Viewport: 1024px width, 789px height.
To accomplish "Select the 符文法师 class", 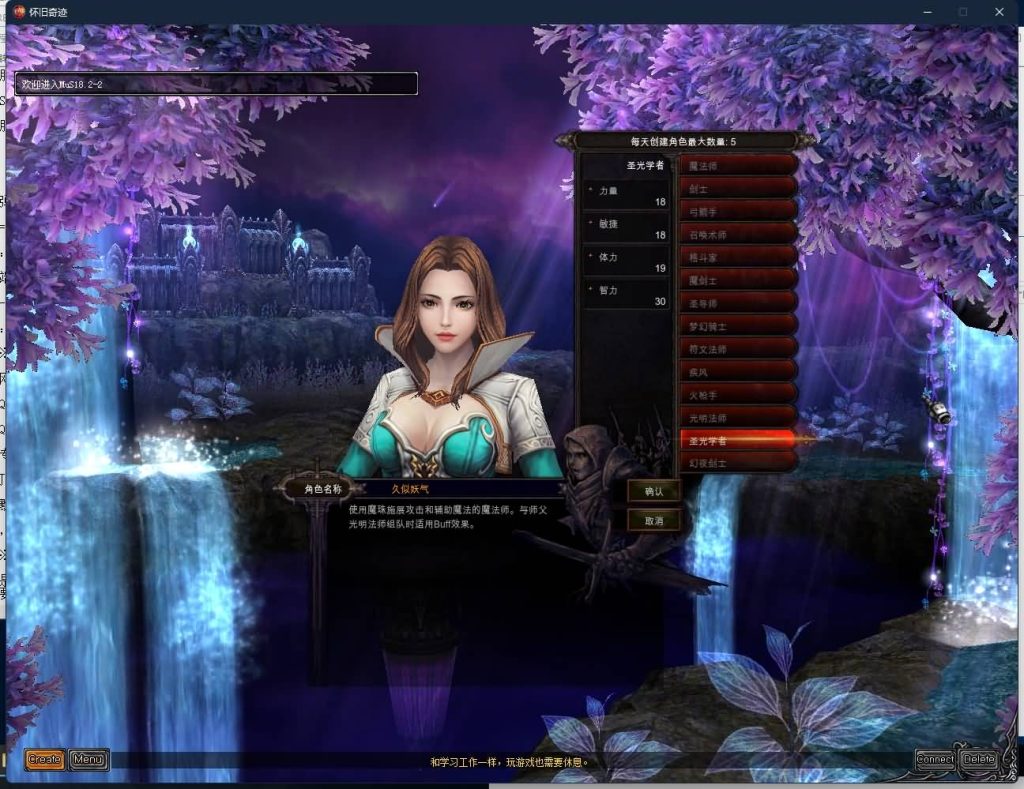I will pos(738,349).
